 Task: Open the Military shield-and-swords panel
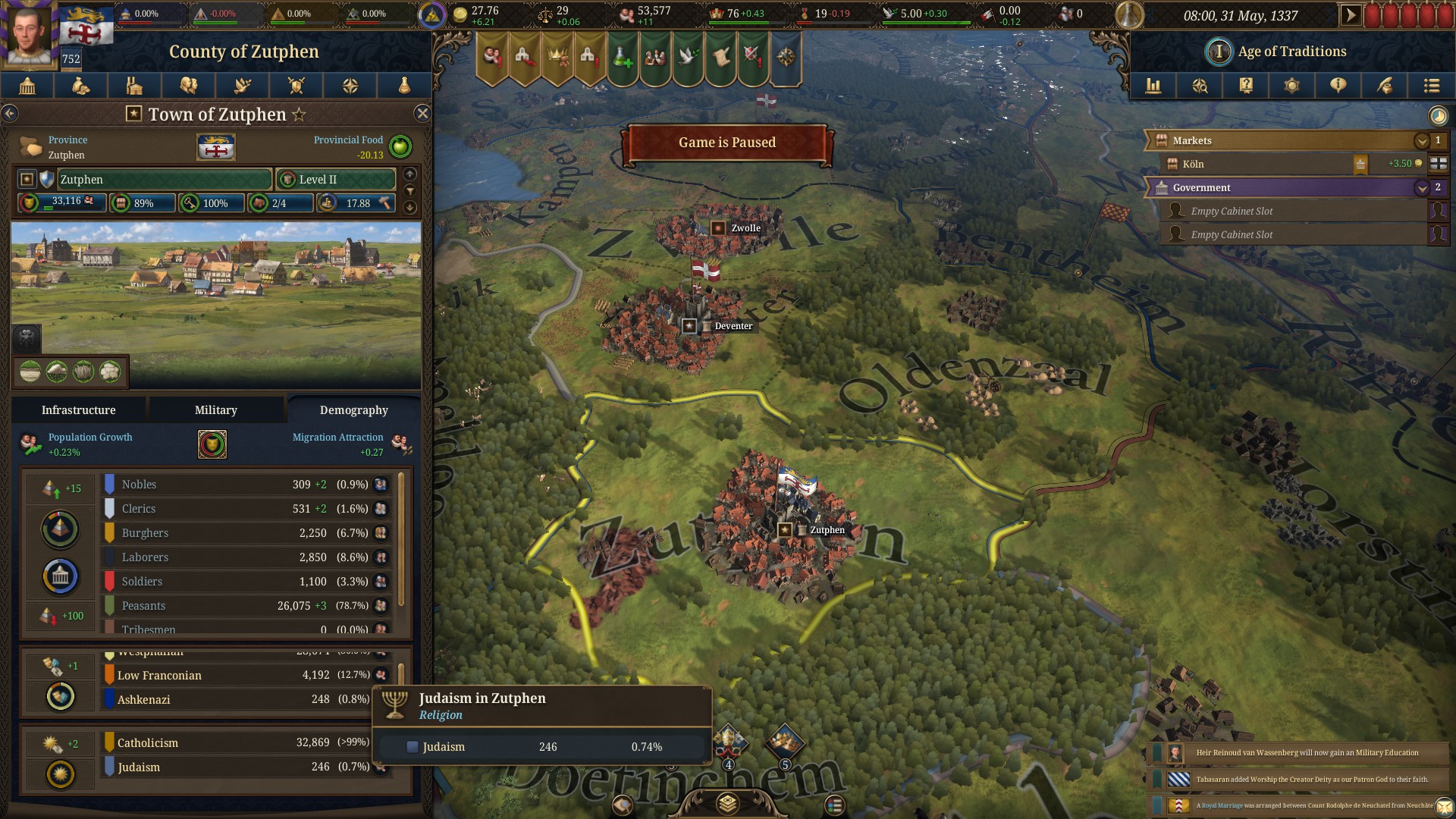(297, 86)
